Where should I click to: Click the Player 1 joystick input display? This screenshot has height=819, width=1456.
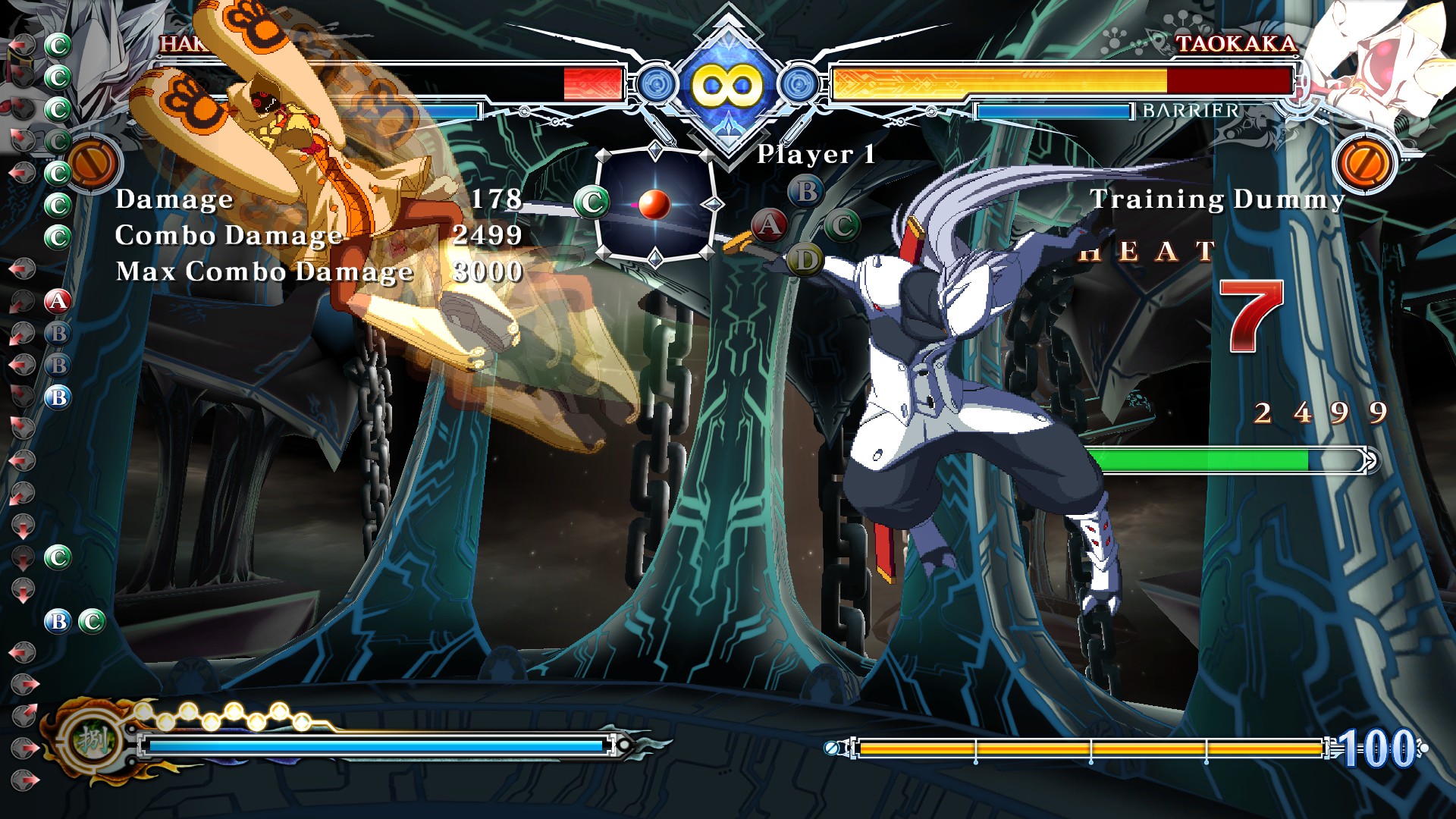tap(654, 205)
